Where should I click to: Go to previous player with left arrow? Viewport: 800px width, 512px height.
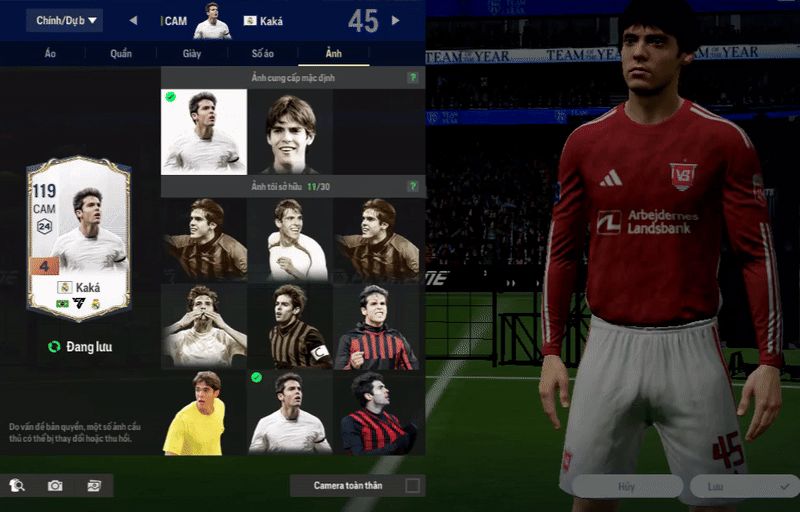tap(133, 20)
